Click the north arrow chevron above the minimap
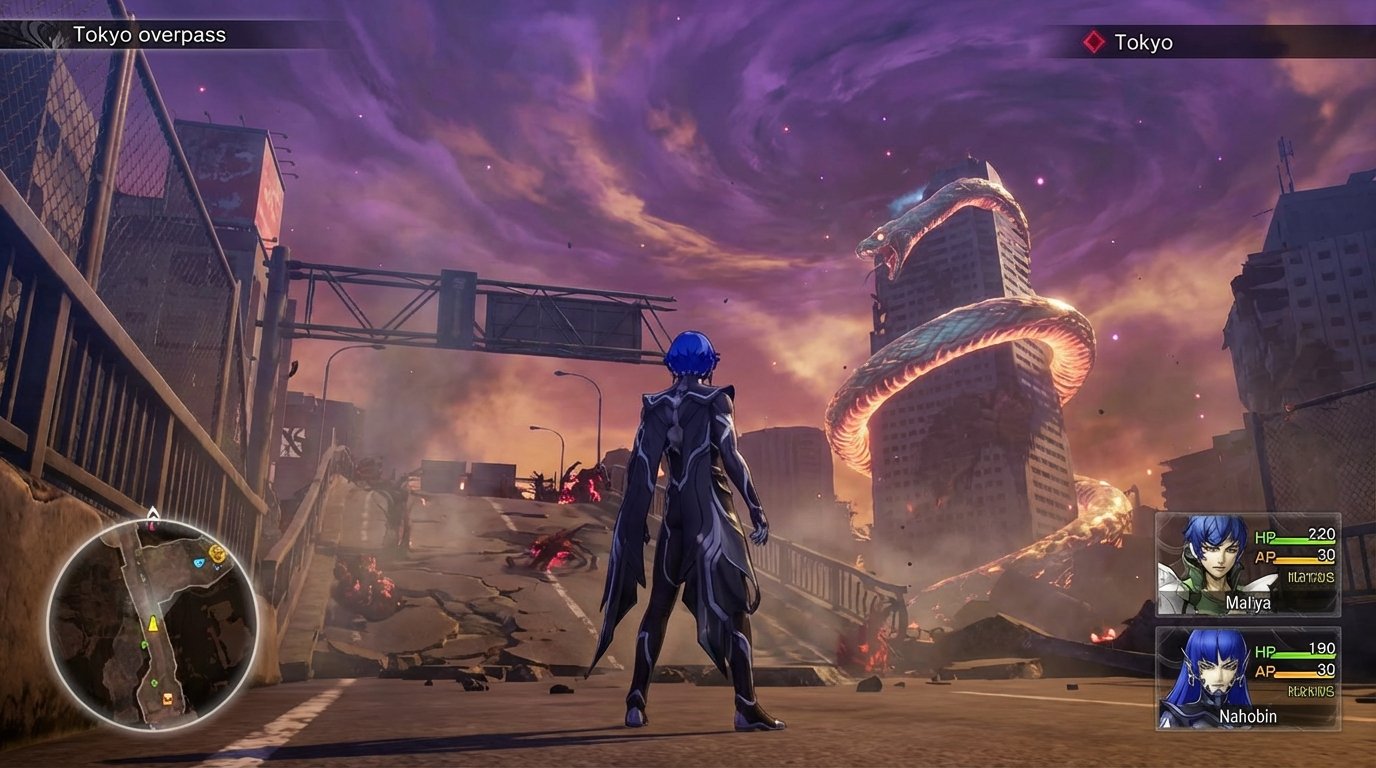 (x=152, y=513)
